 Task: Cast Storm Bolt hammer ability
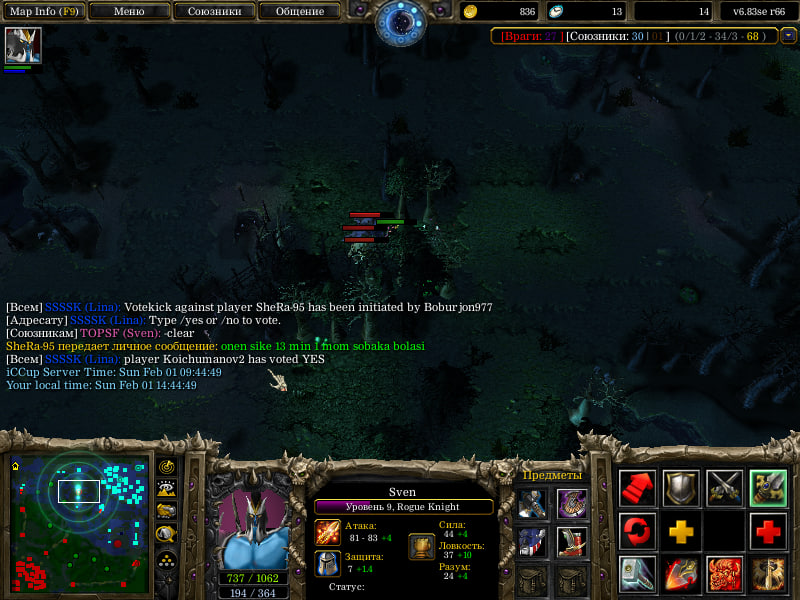point(637,574)
